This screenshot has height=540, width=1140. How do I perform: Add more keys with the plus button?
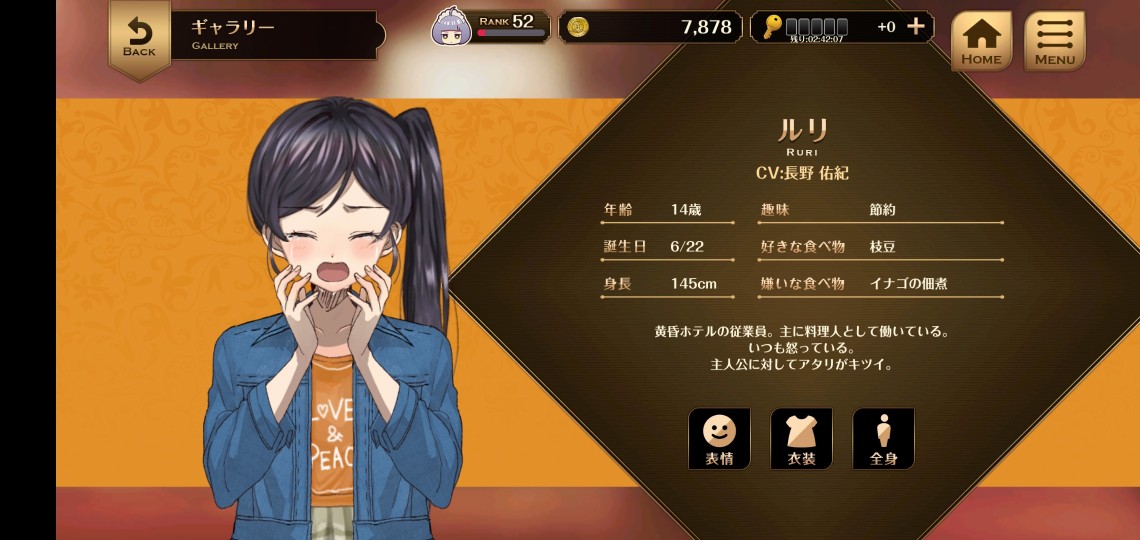pos(915,27)
